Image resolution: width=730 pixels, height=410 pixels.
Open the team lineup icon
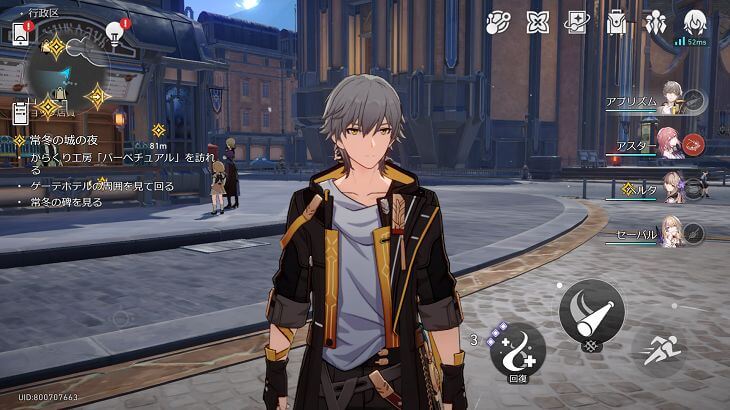pyautogui.click(x=656, y=22)
